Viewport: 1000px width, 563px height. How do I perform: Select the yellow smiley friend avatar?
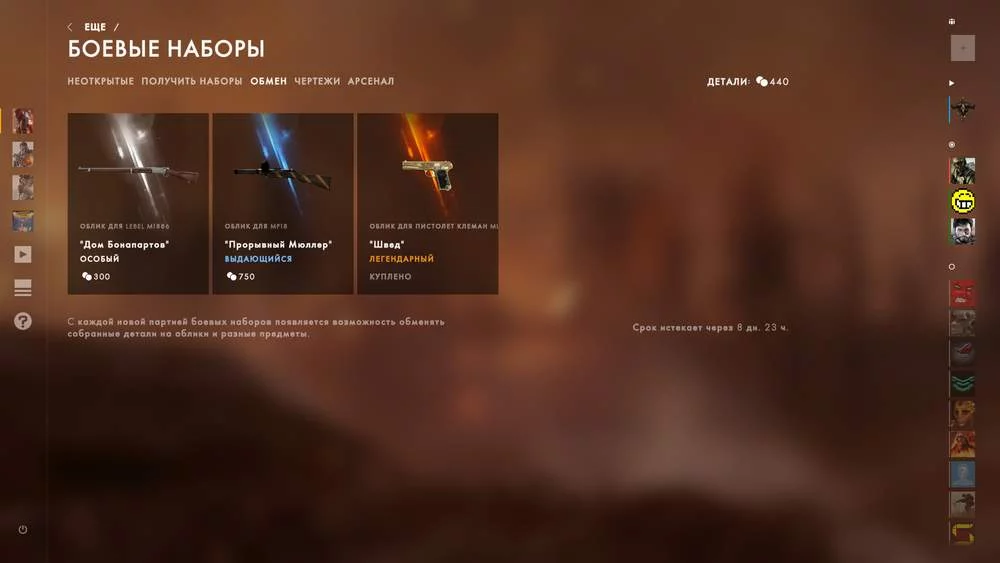(x=962, y=201)
